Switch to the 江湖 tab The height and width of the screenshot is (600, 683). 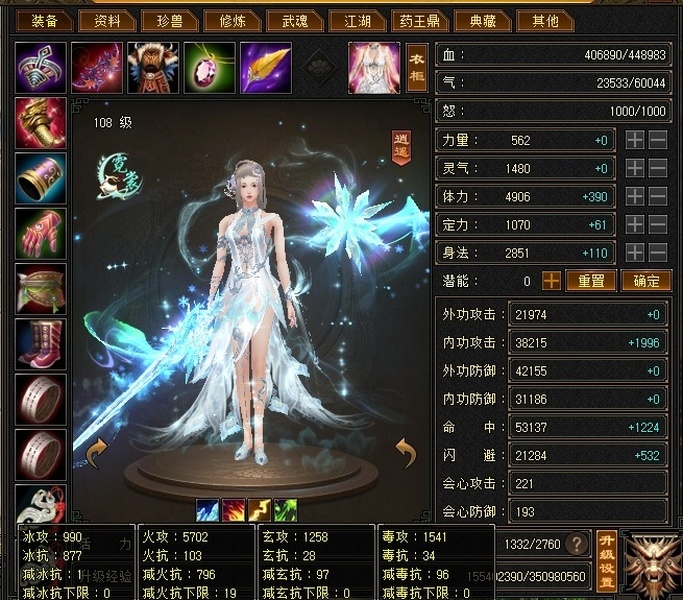click(357, 20)
